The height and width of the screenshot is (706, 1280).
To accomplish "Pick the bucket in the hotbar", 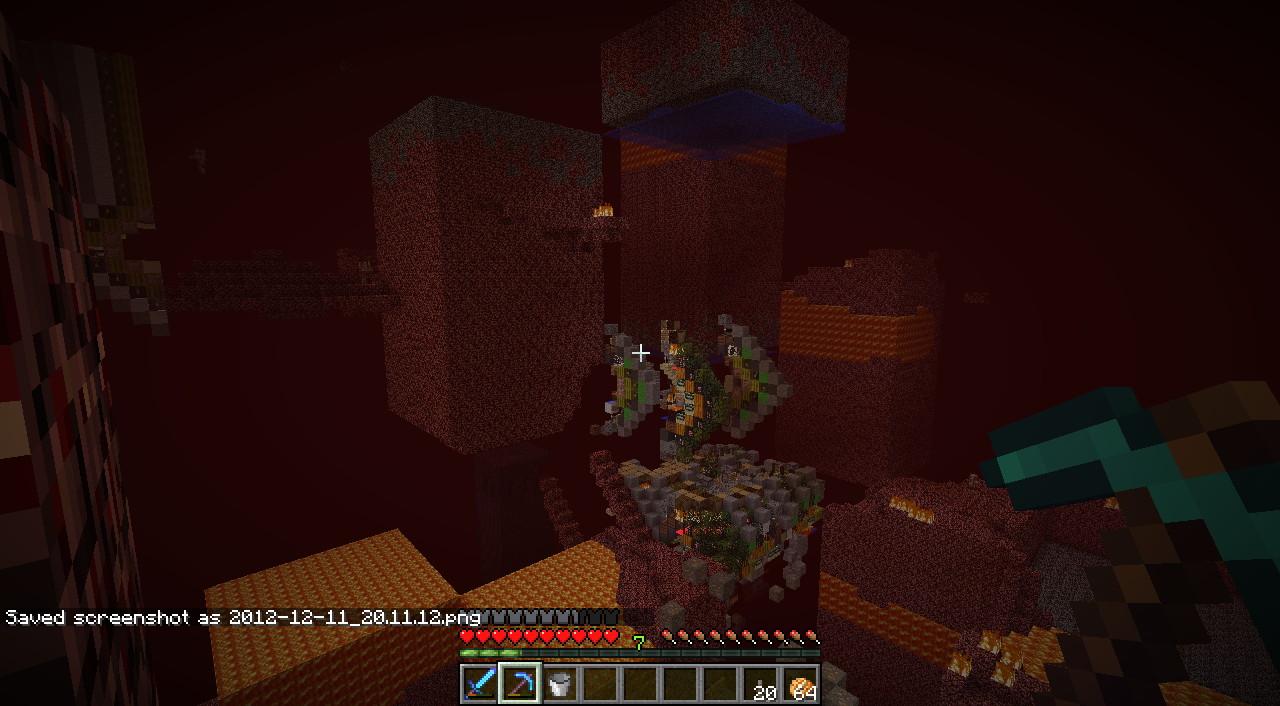I will tap(560, 684).
